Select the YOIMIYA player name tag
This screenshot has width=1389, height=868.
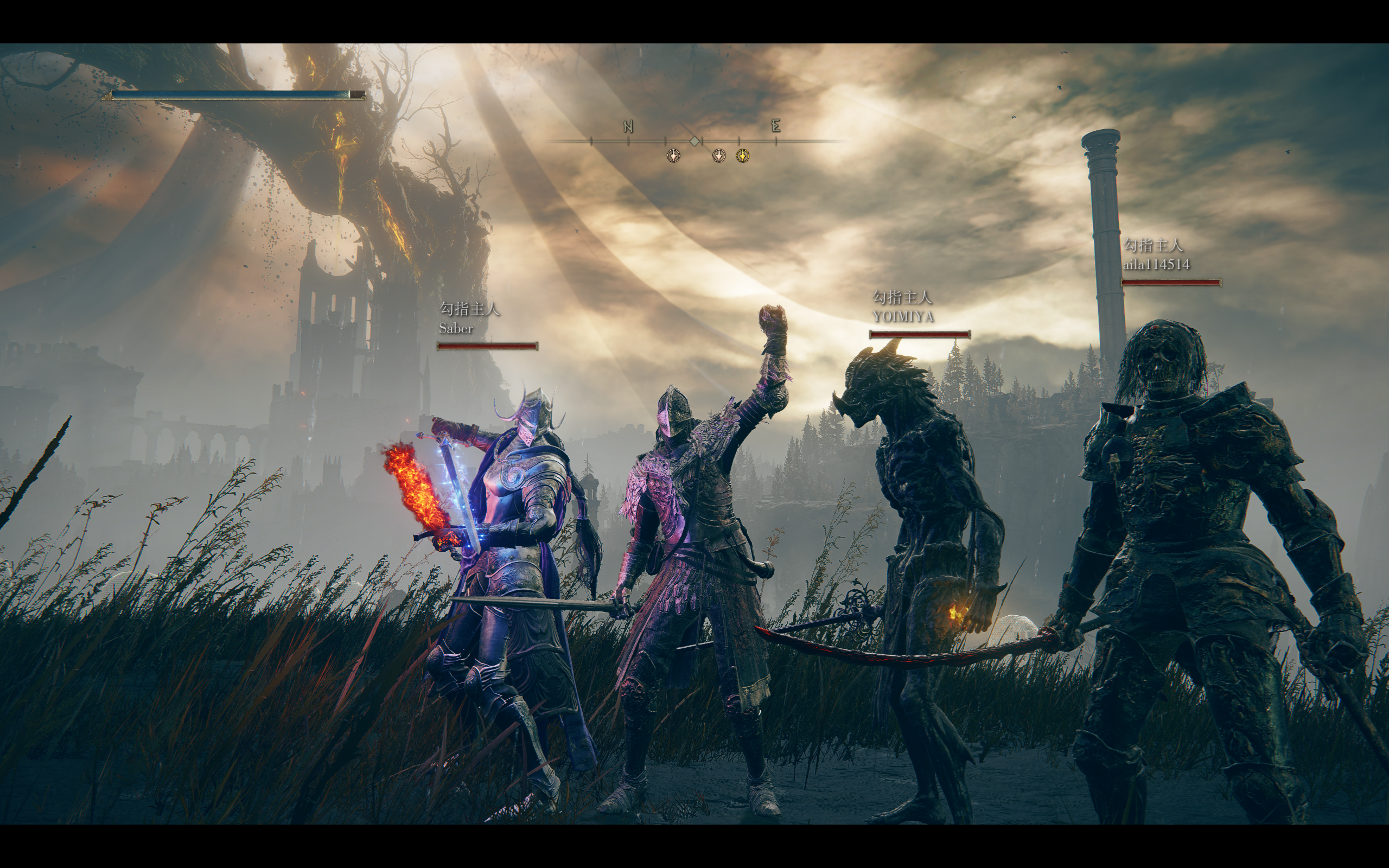[x=903, y=316]
